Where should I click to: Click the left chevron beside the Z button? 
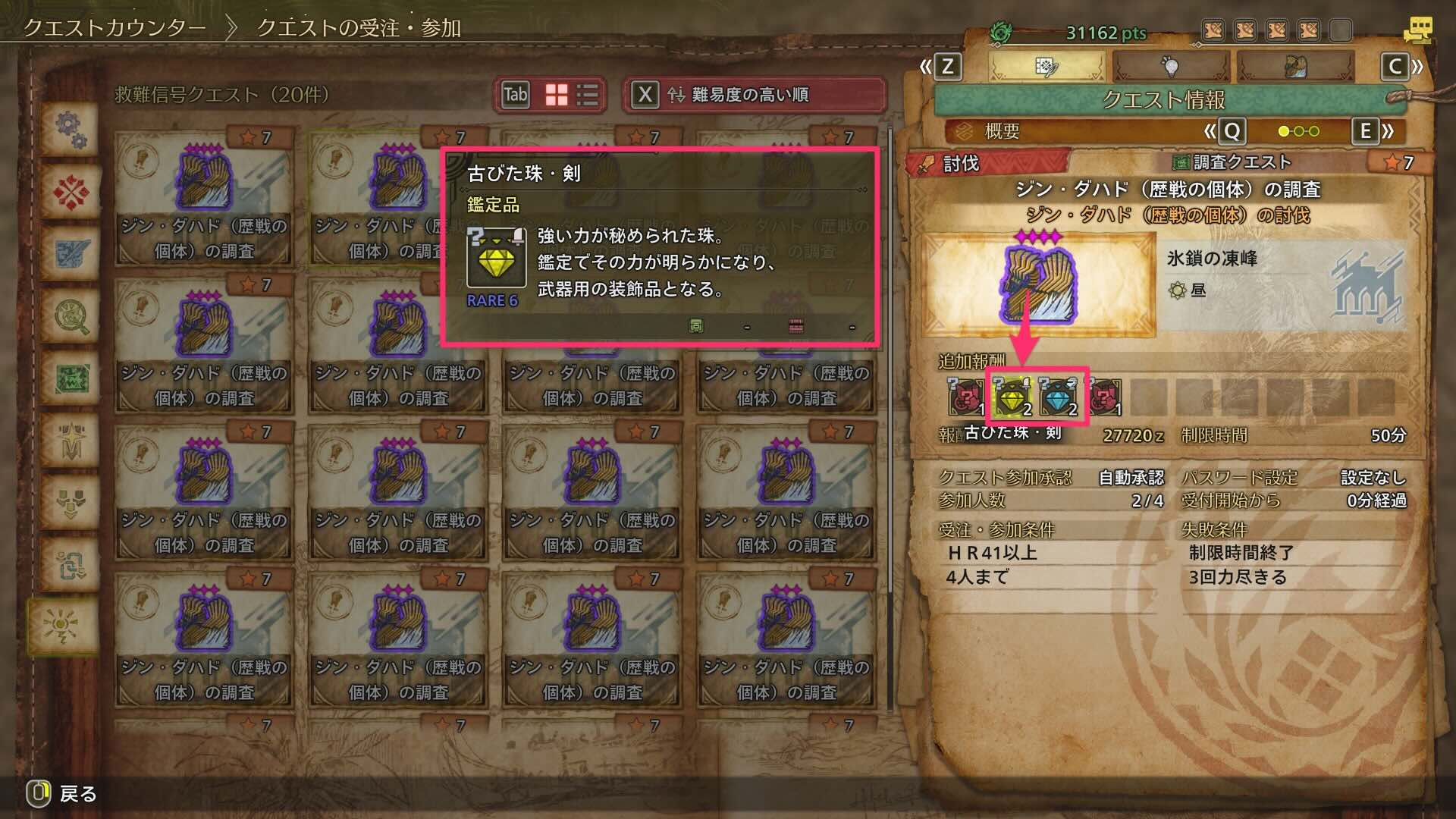coord(927,67)
